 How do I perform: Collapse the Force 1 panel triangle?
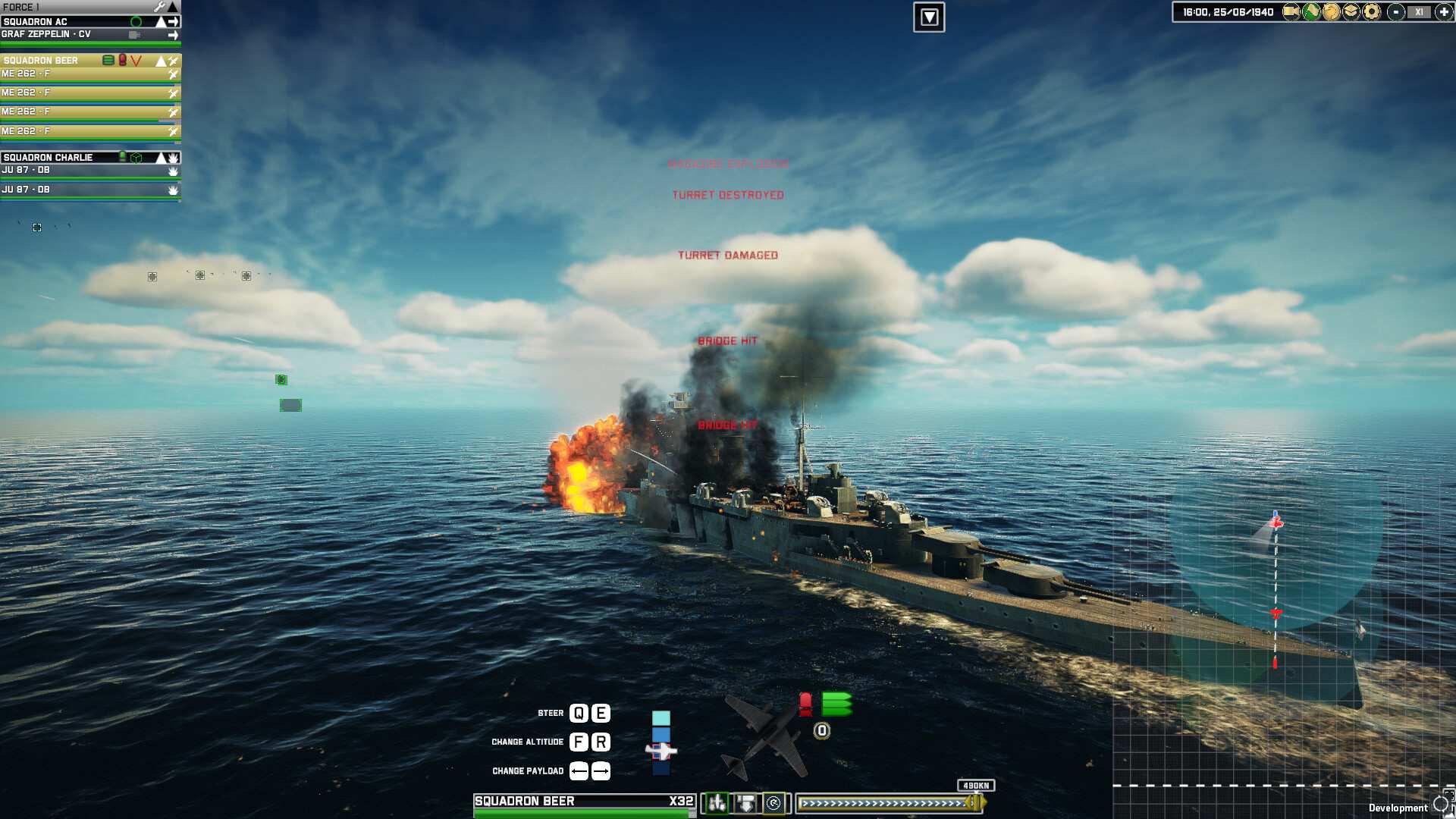tap(174, 6)
